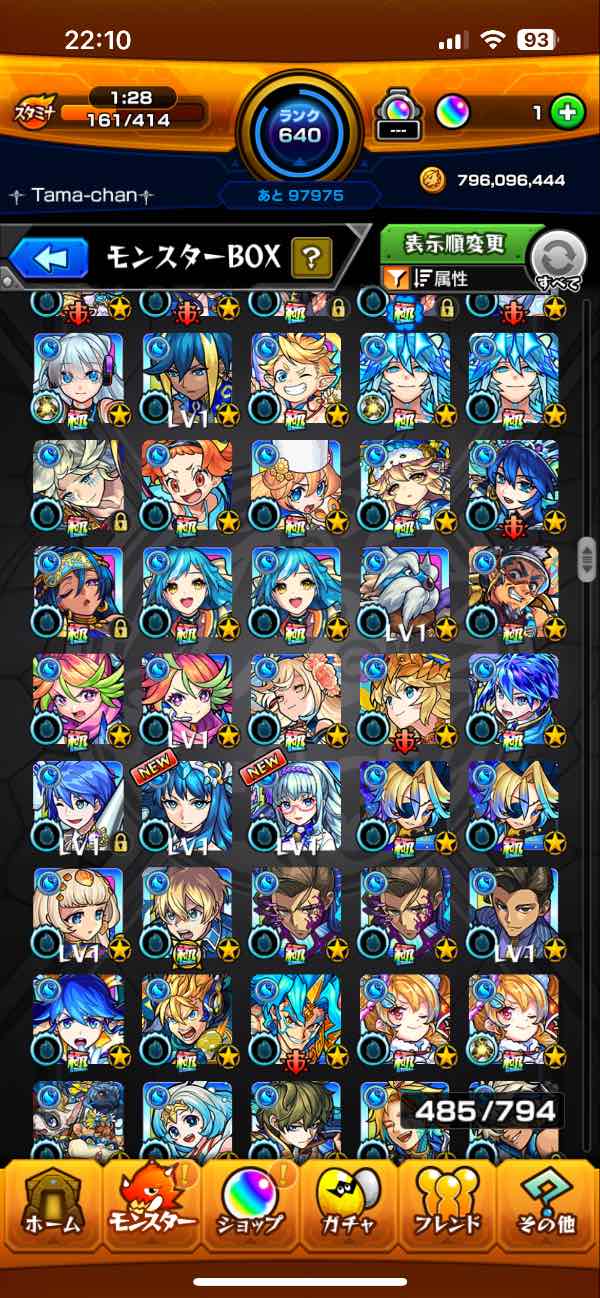This screenshot has height=1298, width=600.
Task: Choose the white-bearded old man monster
Action: (x=405, y=591)
